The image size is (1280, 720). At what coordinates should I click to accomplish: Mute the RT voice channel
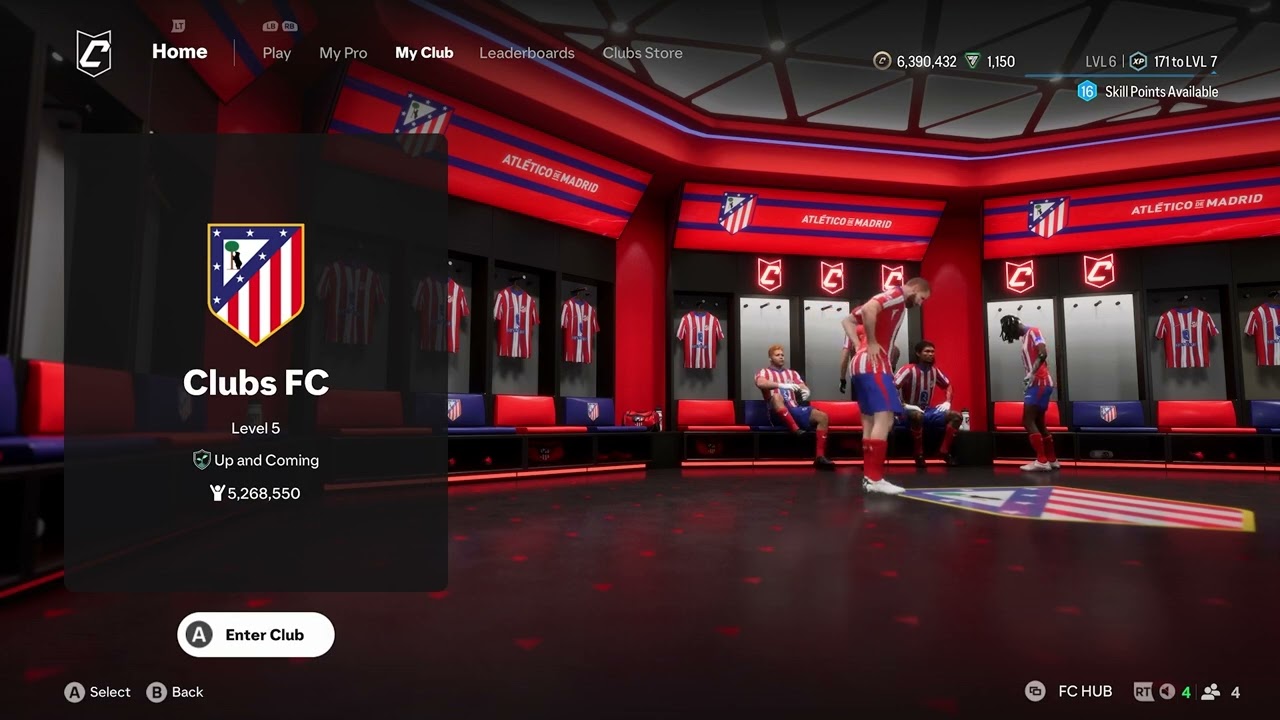click(x=1144, y=690)
